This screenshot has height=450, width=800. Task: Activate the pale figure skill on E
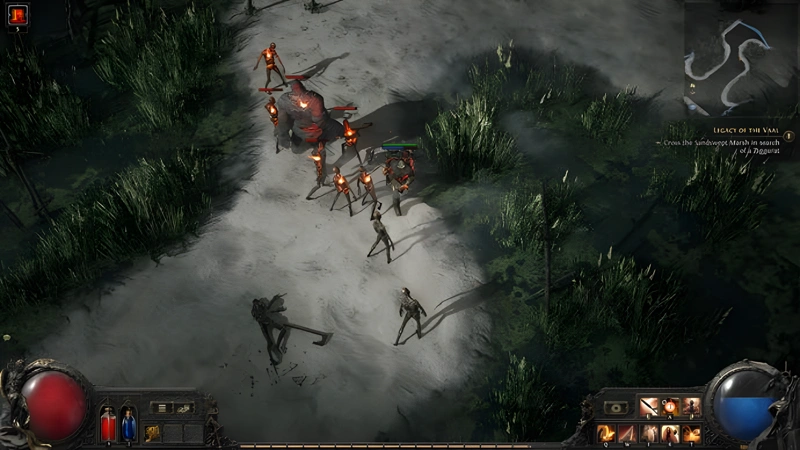649,432
